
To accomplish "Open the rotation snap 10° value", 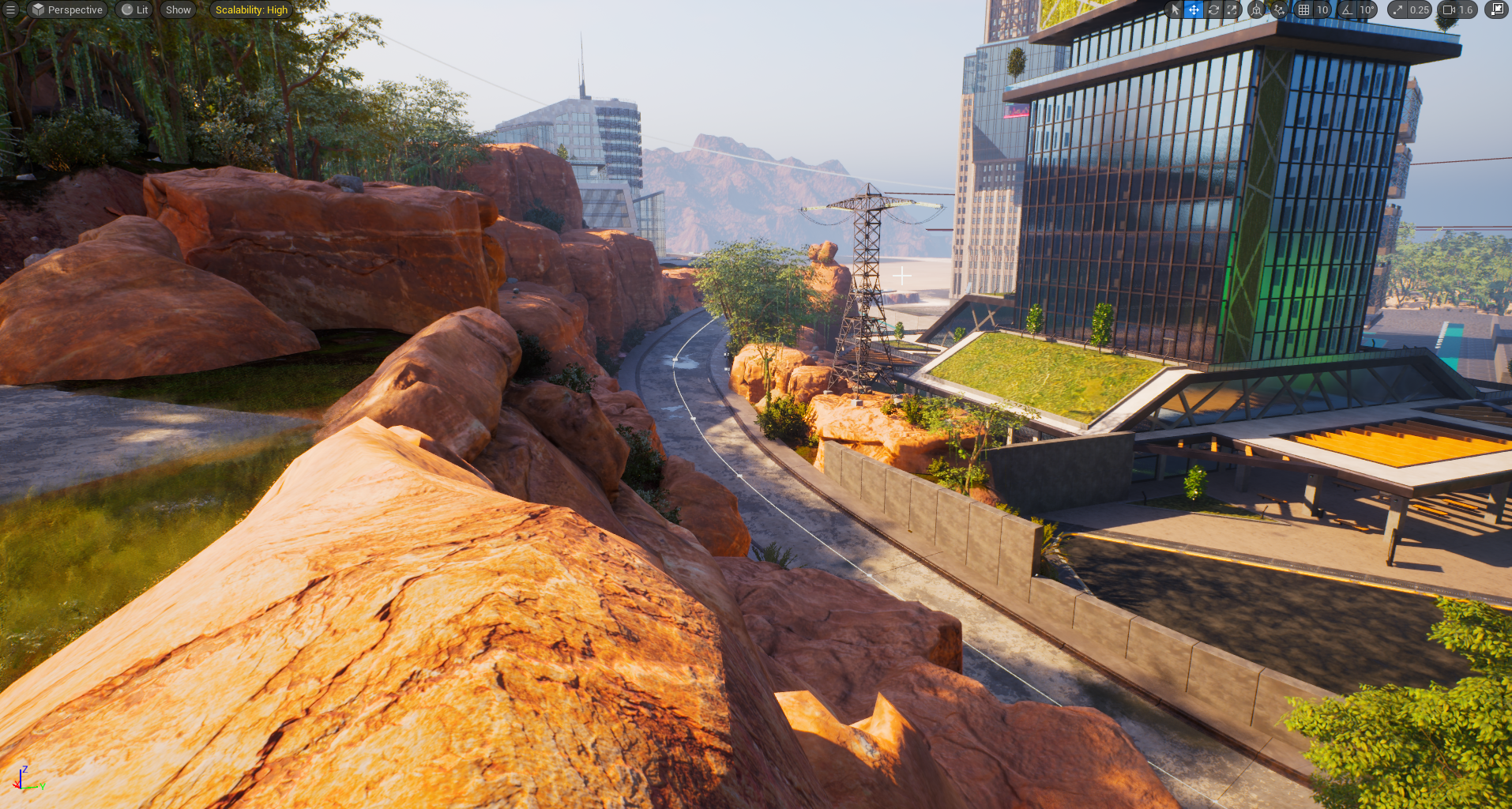I will (x=1367, y=9).
